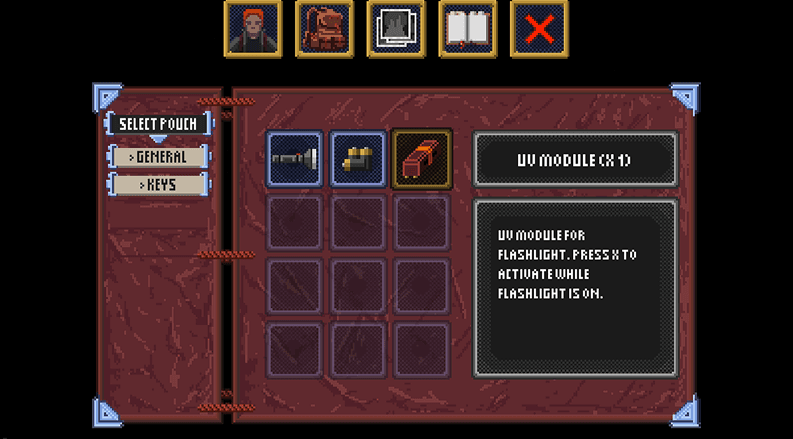
Task: Open the character portrait tab
Action: [x=253, y=30]
